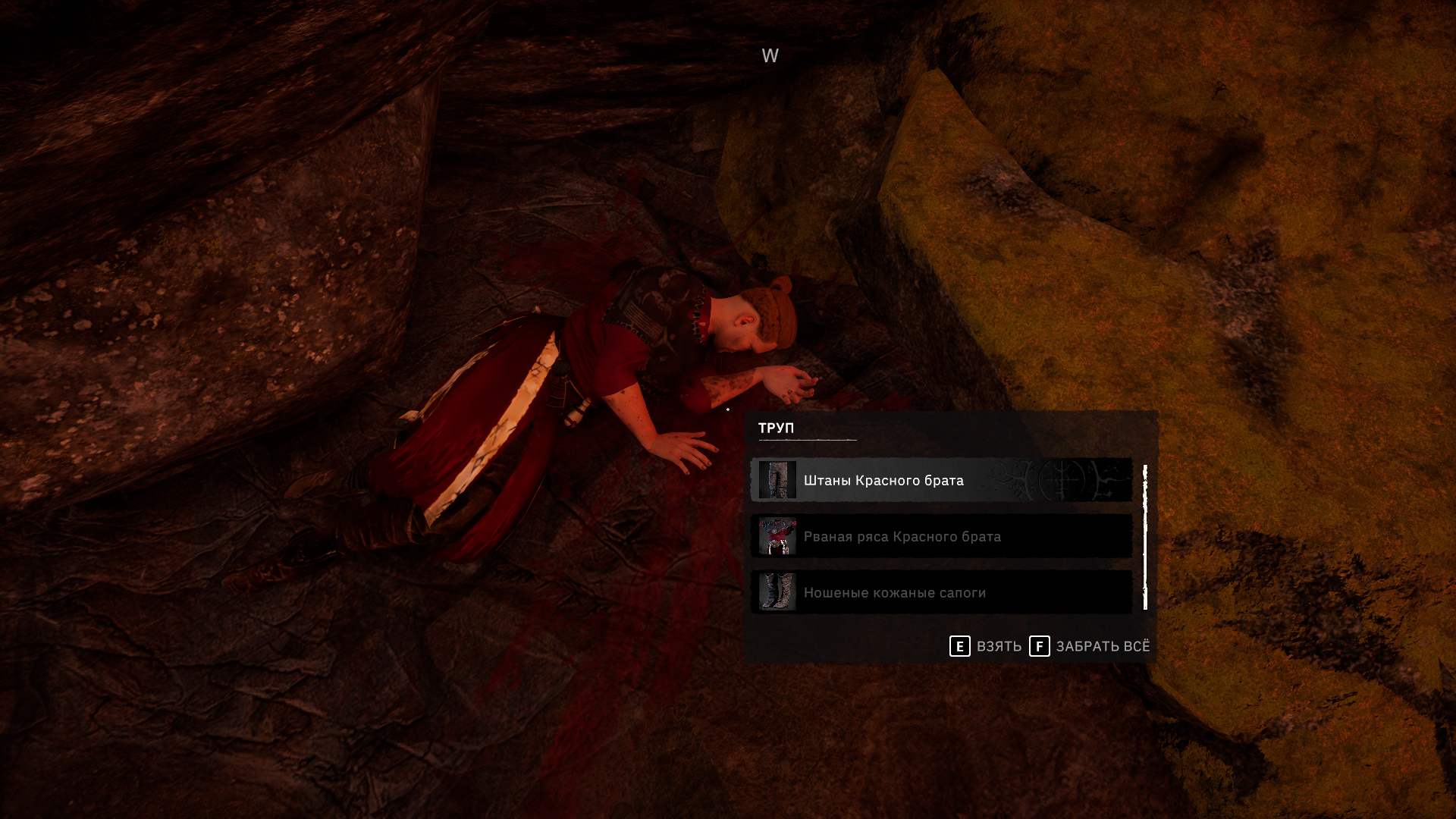Click the loot list scrollbar

click(1145, 537)
